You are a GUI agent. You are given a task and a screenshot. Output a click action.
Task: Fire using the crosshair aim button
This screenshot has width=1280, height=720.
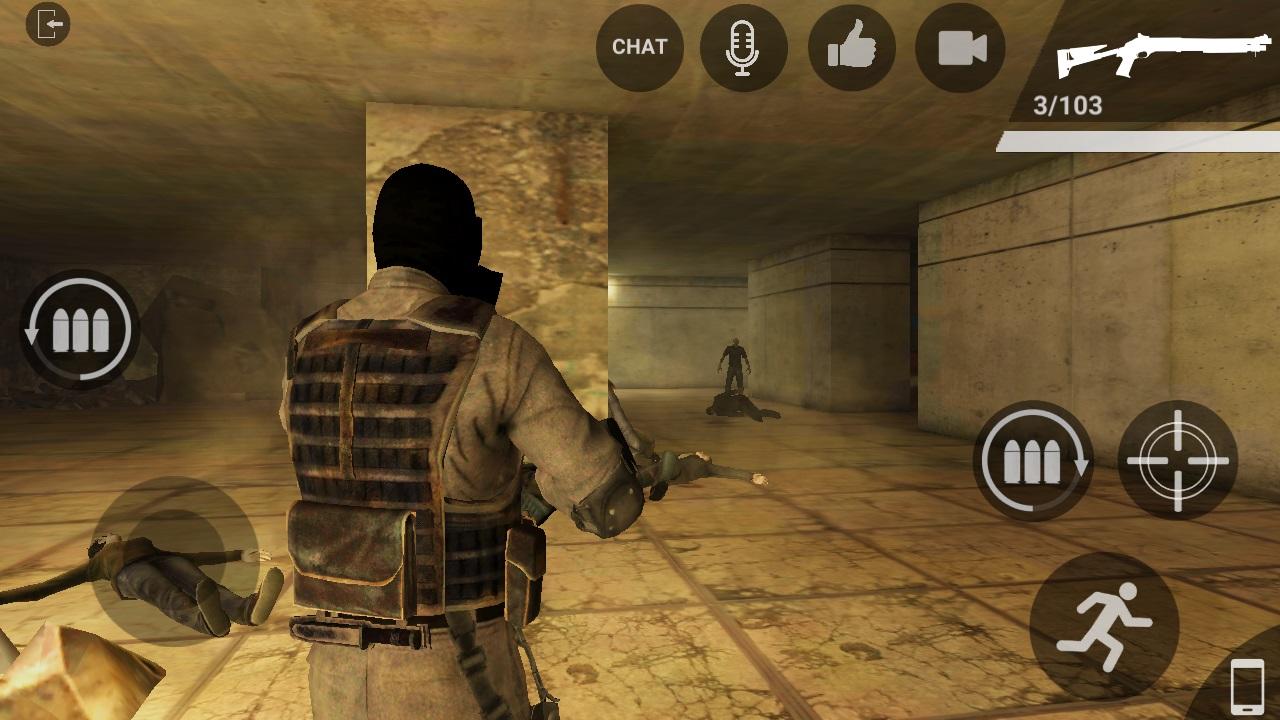point(1180,463)
